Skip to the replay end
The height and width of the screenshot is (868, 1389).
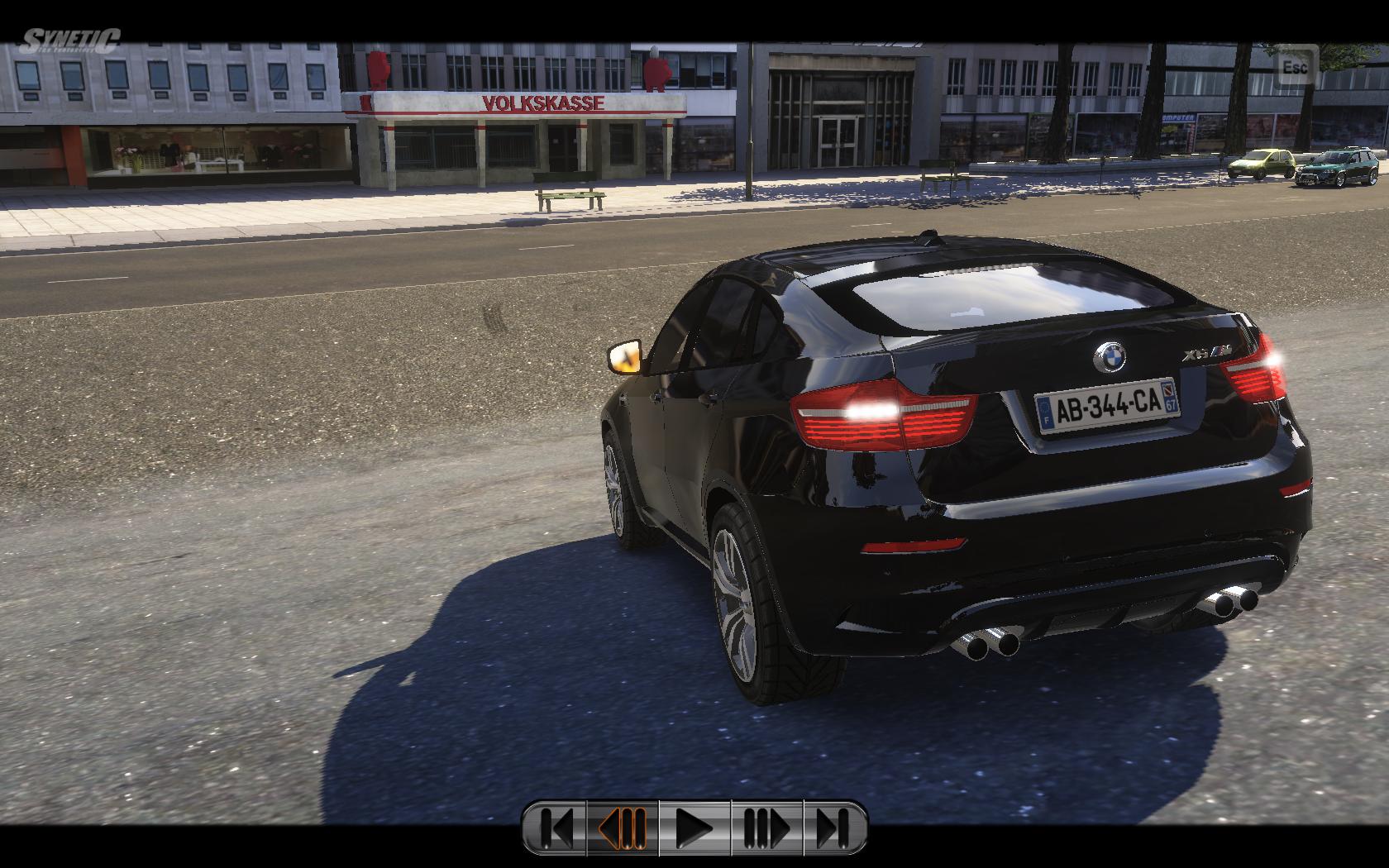(834, 827)
